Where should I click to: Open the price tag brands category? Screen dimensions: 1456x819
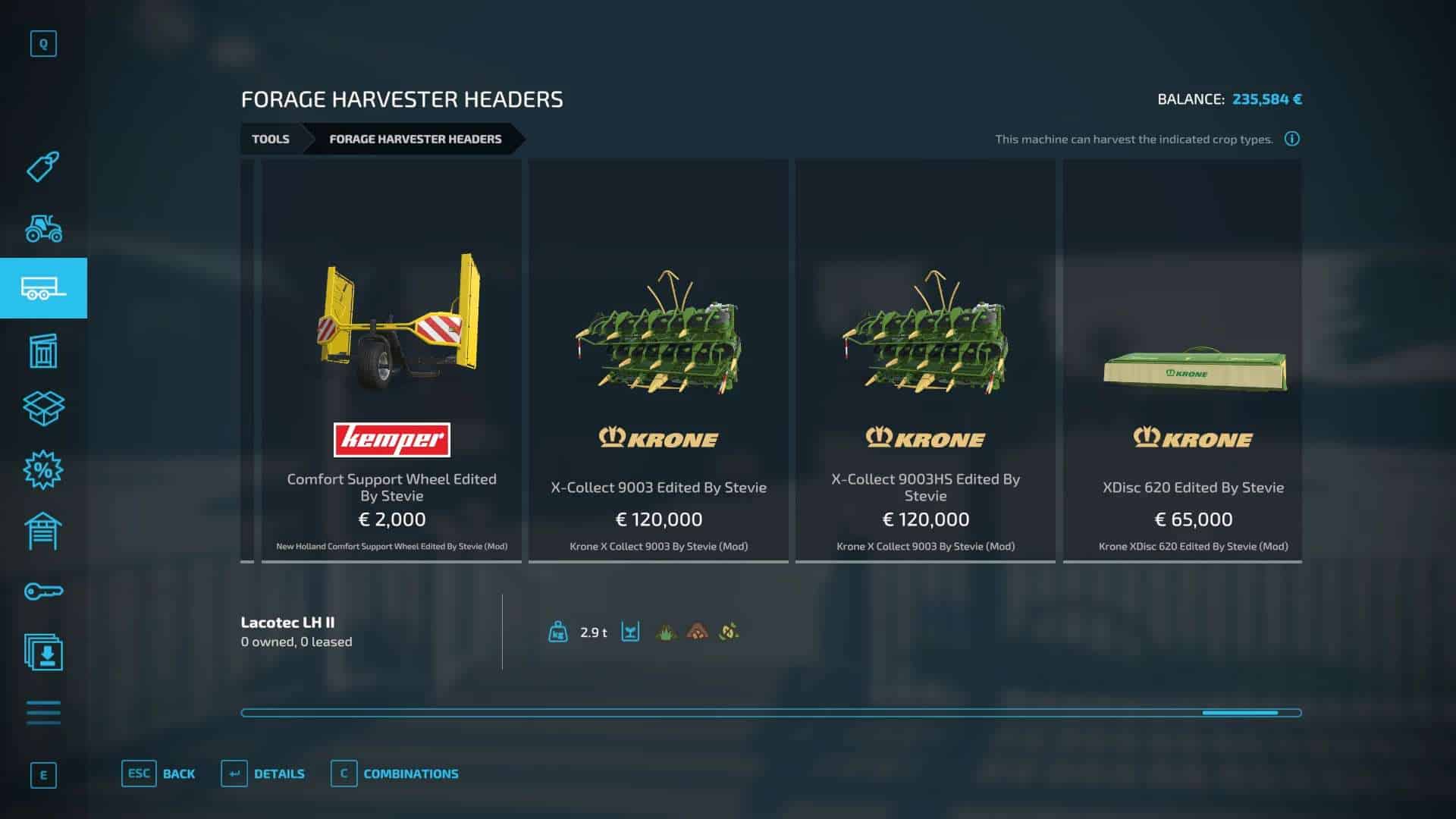tap(43, 166)
